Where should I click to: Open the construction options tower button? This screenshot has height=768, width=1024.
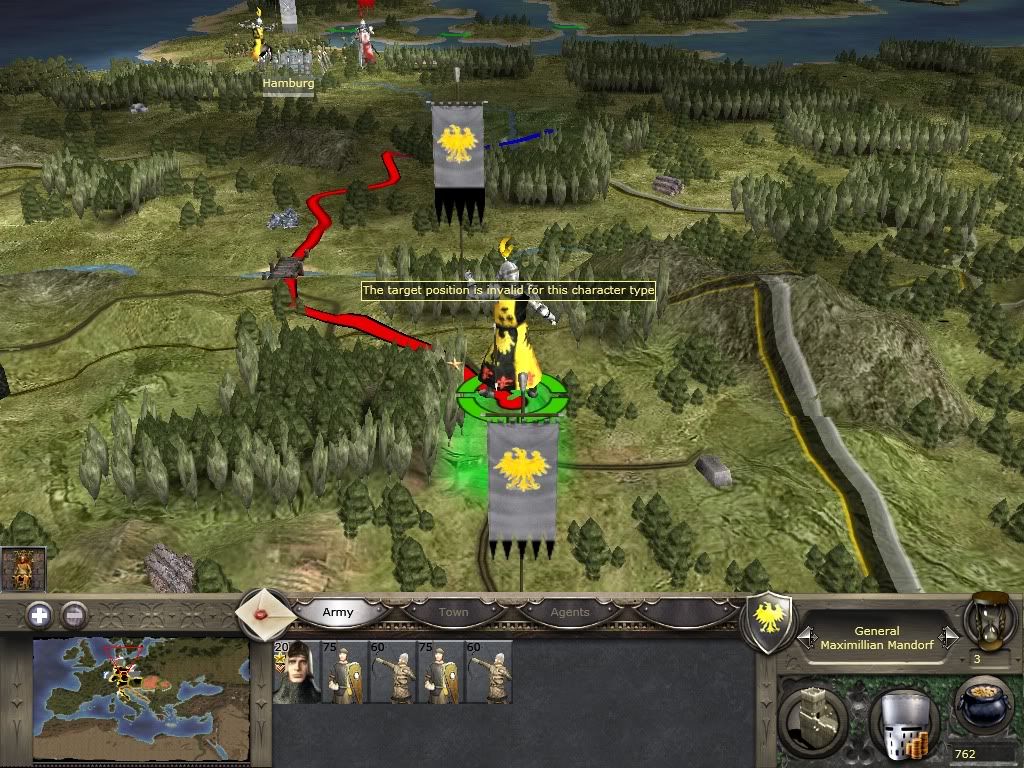tap(815, 718)
